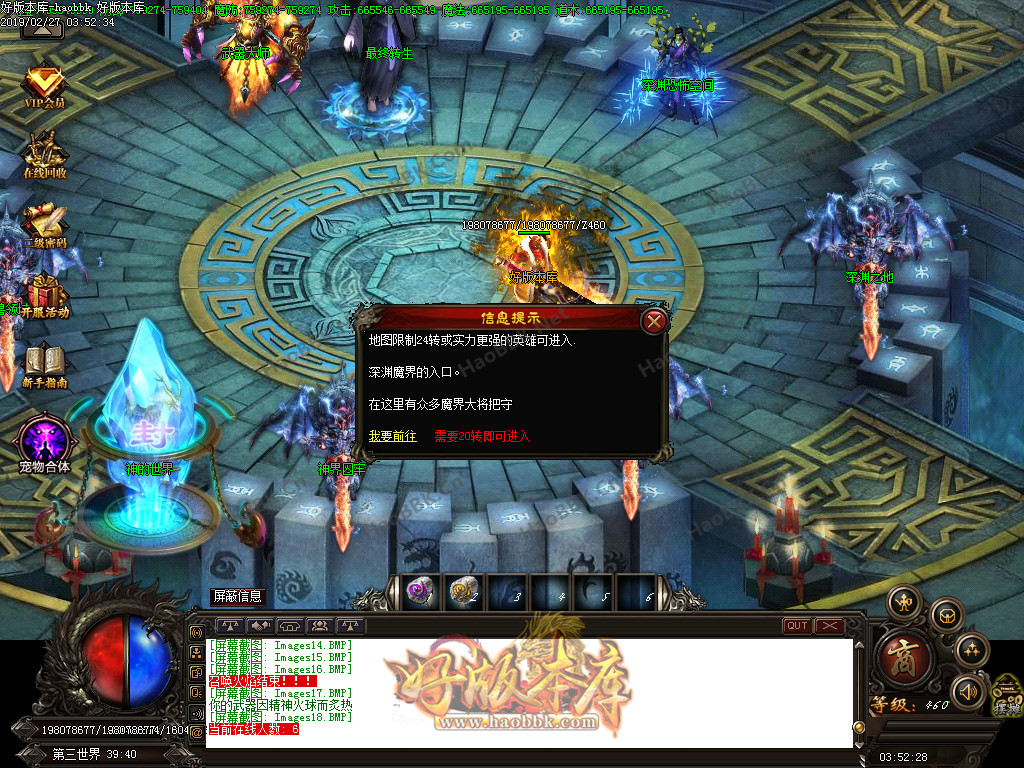Viewport: 1024px width, 768px height.
Task: Open the 在线回收 recycling icon
Action: click(x=44, y=153)
